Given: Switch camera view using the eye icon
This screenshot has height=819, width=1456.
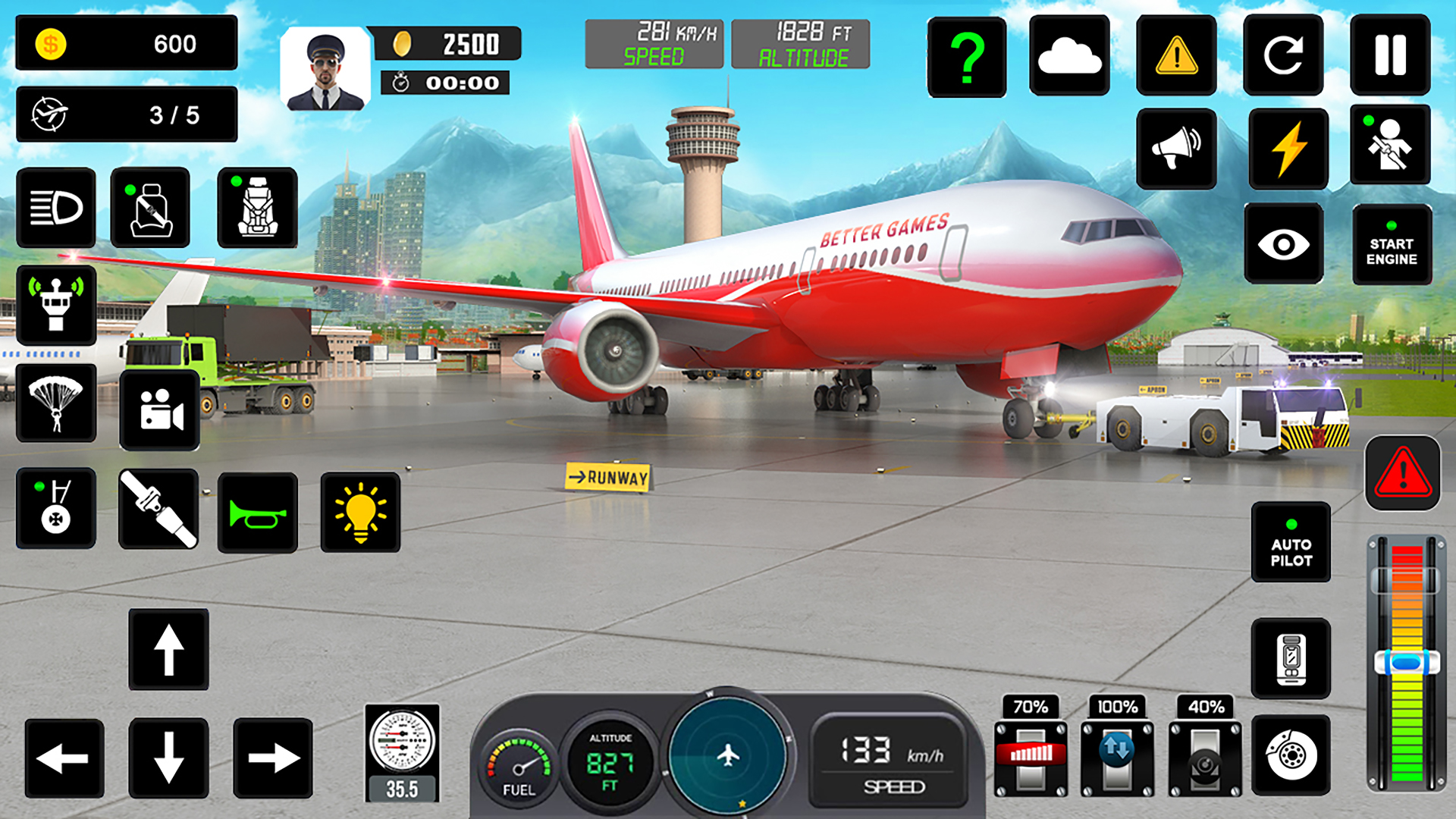Looking at the screenshot, I should [x=1283, y=244].
